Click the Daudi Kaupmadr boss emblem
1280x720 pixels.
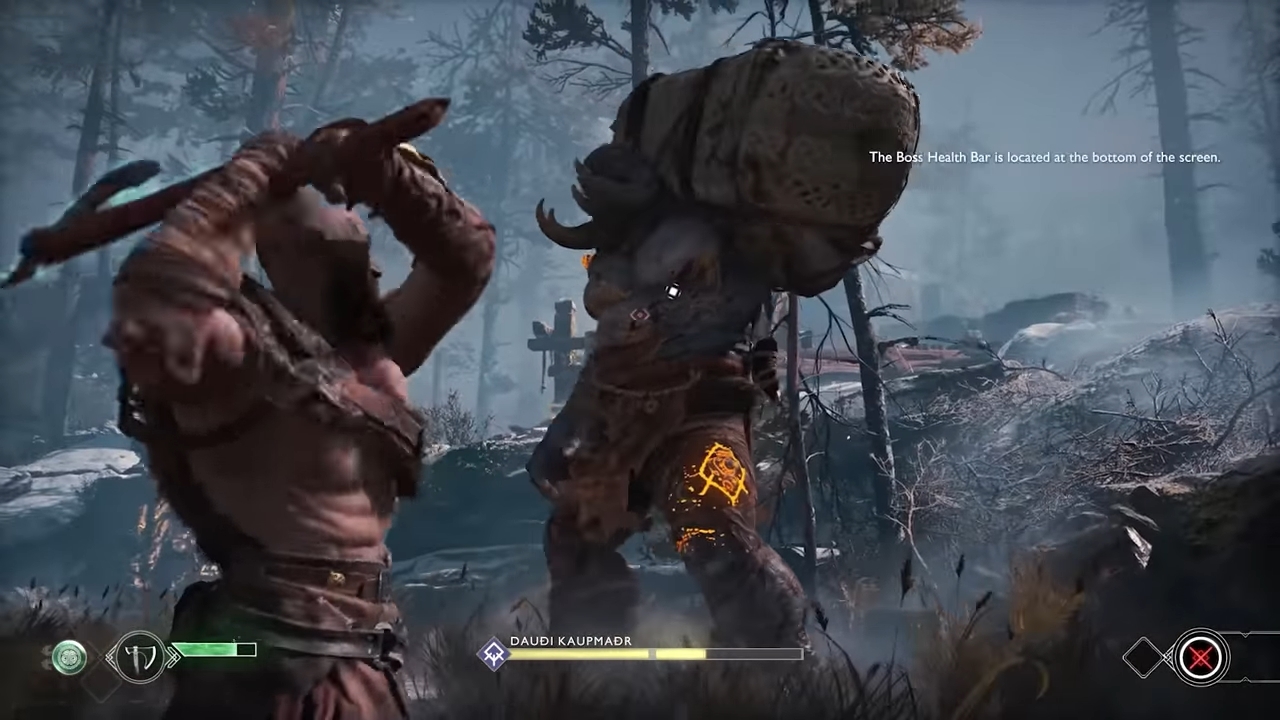click(494, 654)
